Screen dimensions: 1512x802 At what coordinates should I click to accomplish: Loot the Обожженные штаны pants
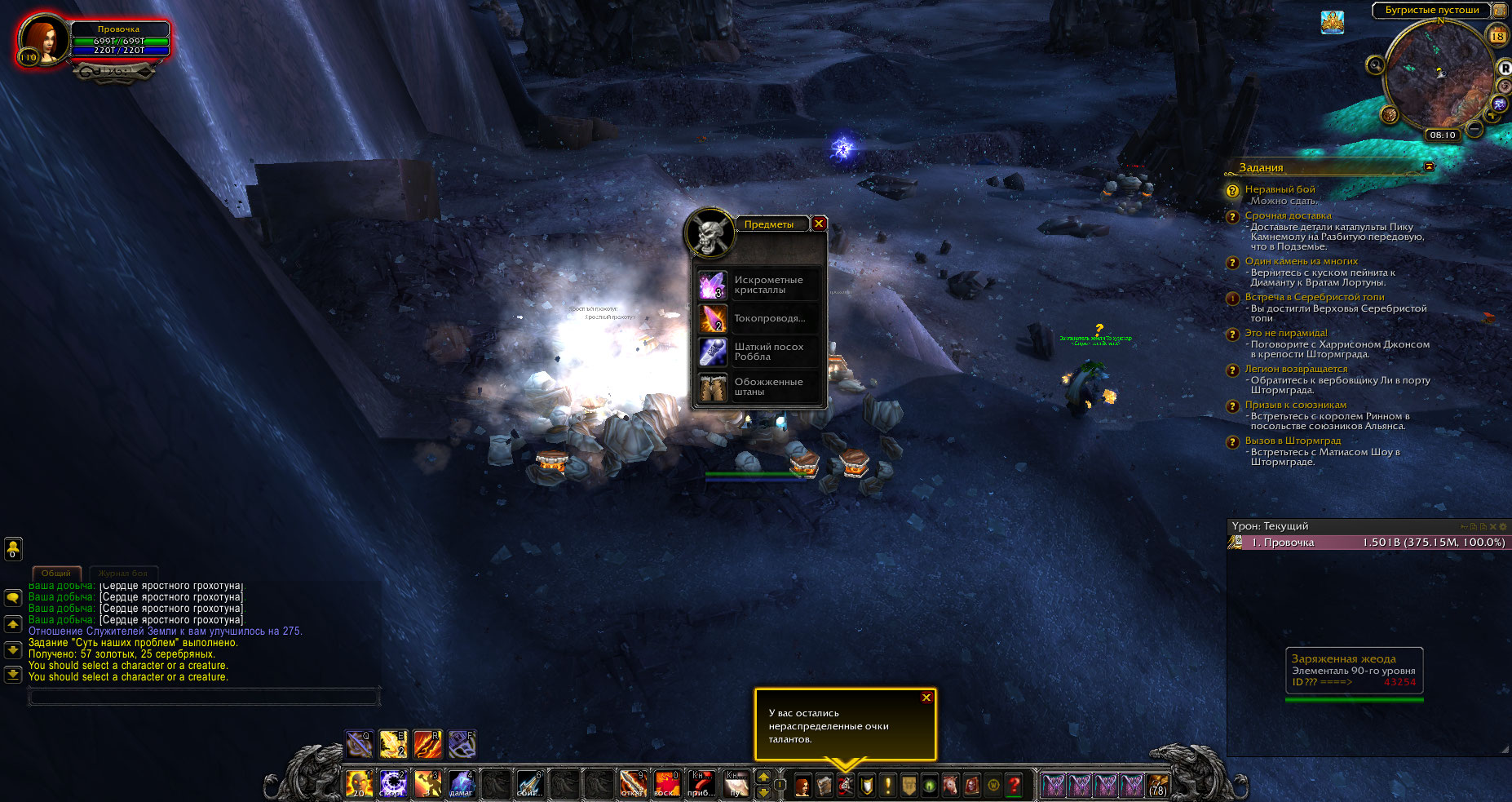click(x=713, y=387)
